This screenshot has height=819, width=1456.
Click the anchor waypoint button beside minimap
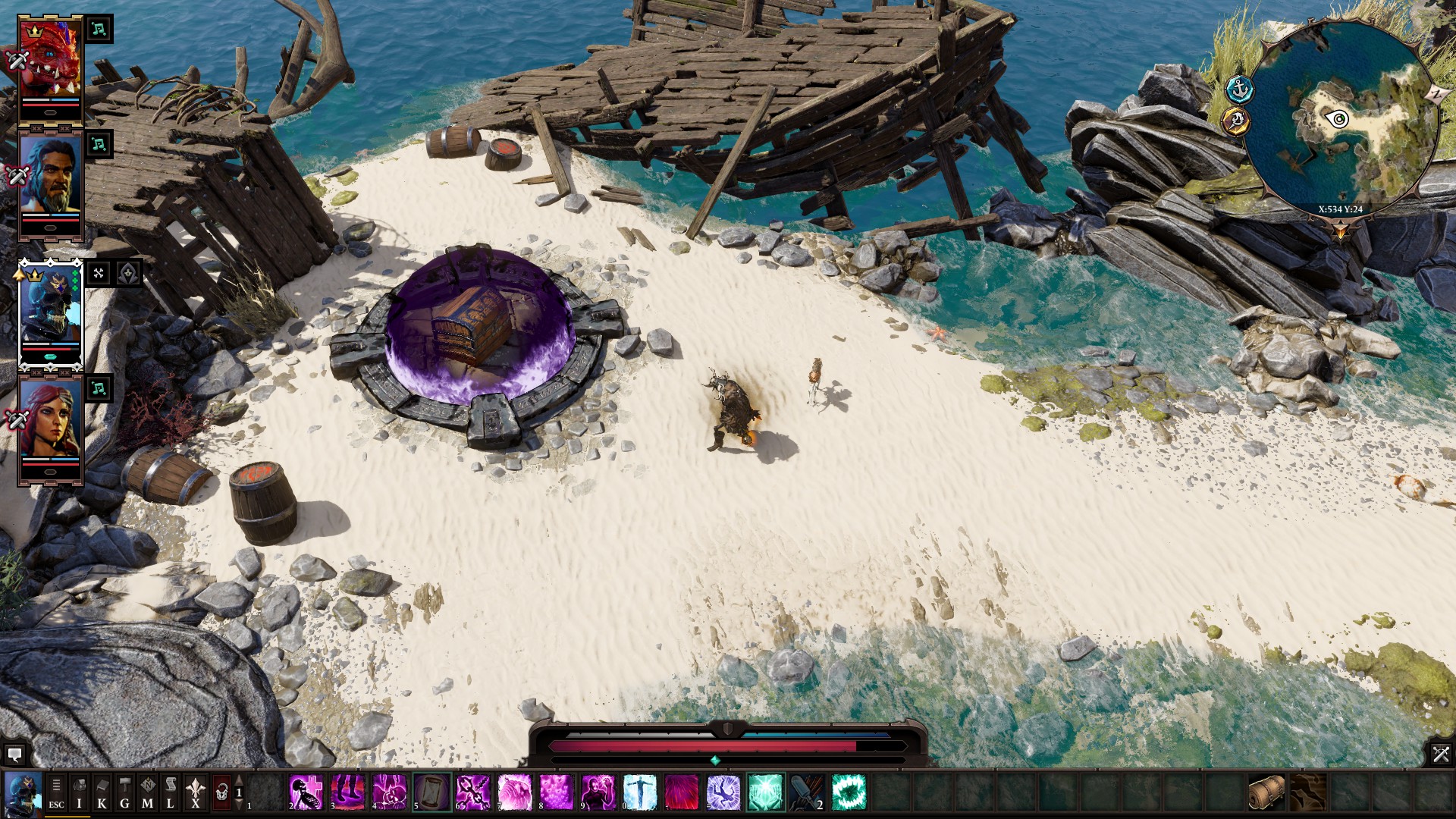1240,89
